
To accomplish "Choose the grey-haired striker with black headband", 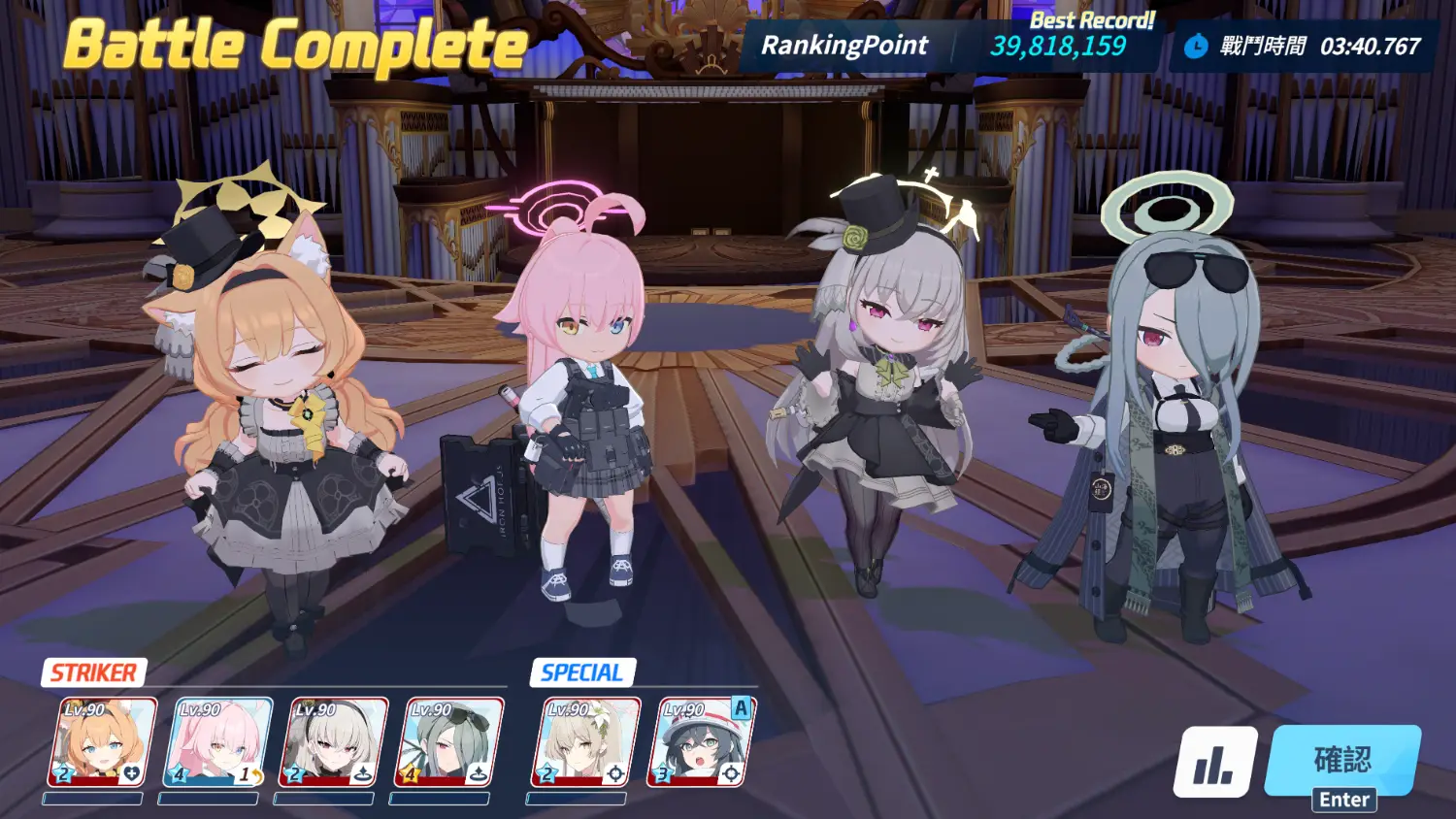I will [334, 742].
